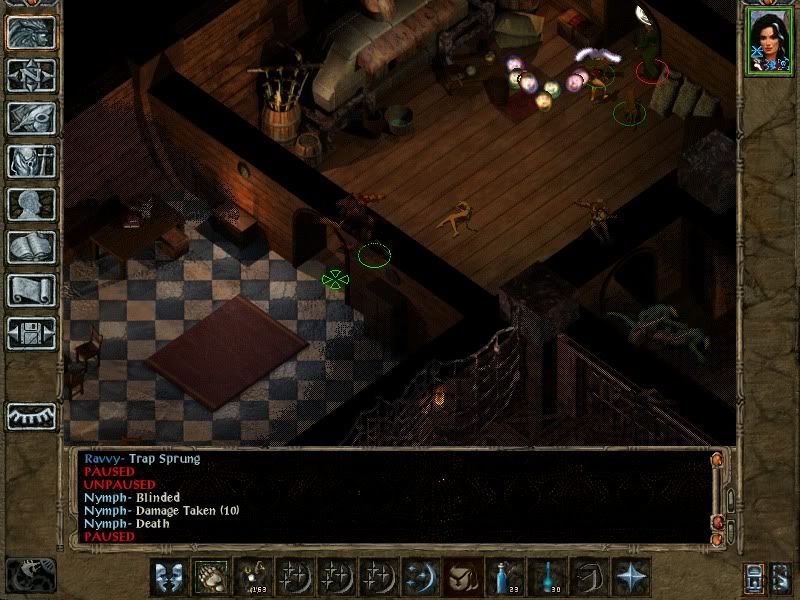This screenshot has height=600, width=800.
Task: Activate the talk masks action
Action: [x=169, y=577]
